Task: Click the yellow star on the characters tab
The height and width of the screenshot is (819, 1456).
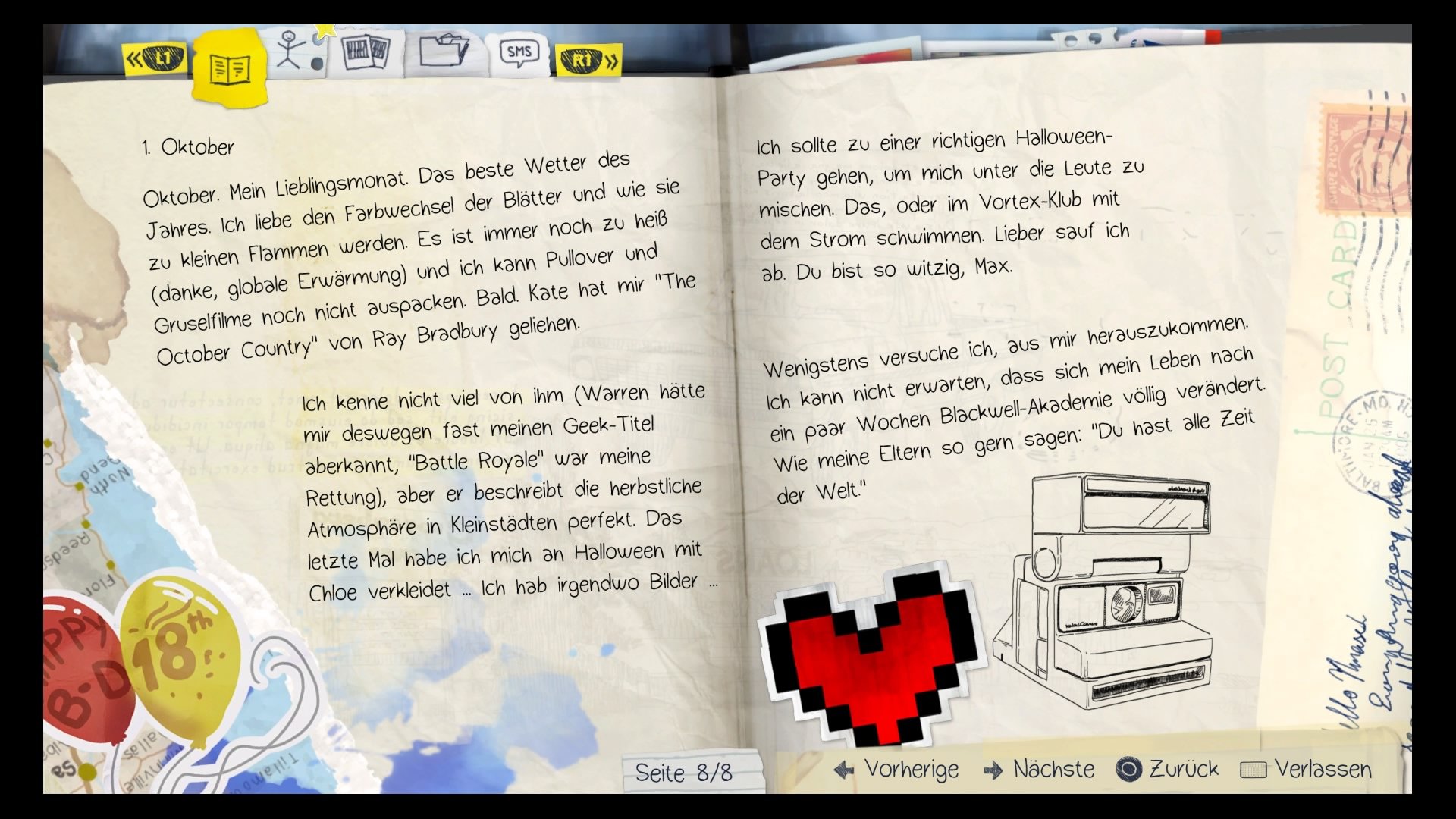Action: (x=325, y=29)
